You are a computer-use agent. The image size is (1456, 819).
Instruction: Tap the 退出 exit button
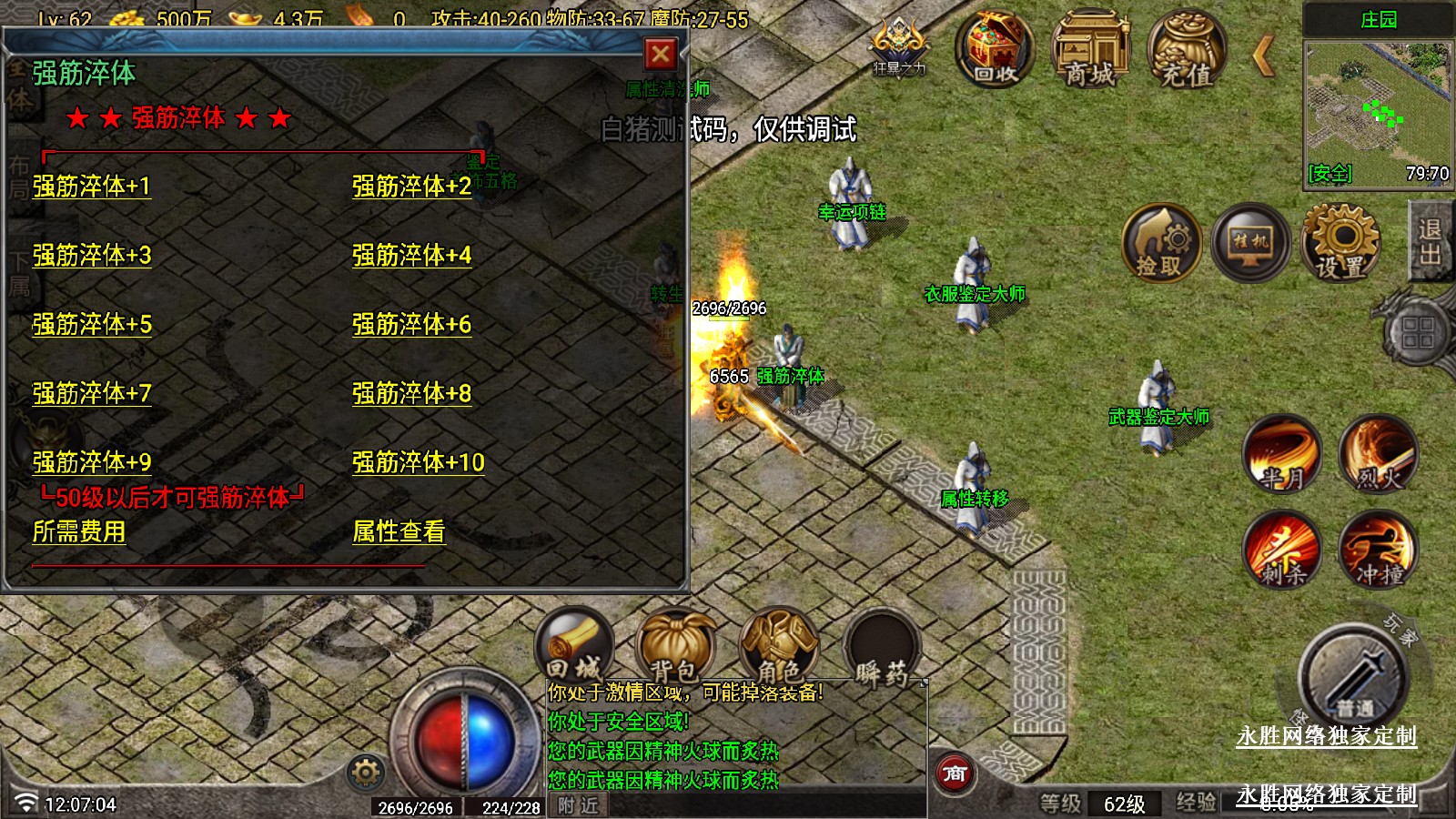1430,241
